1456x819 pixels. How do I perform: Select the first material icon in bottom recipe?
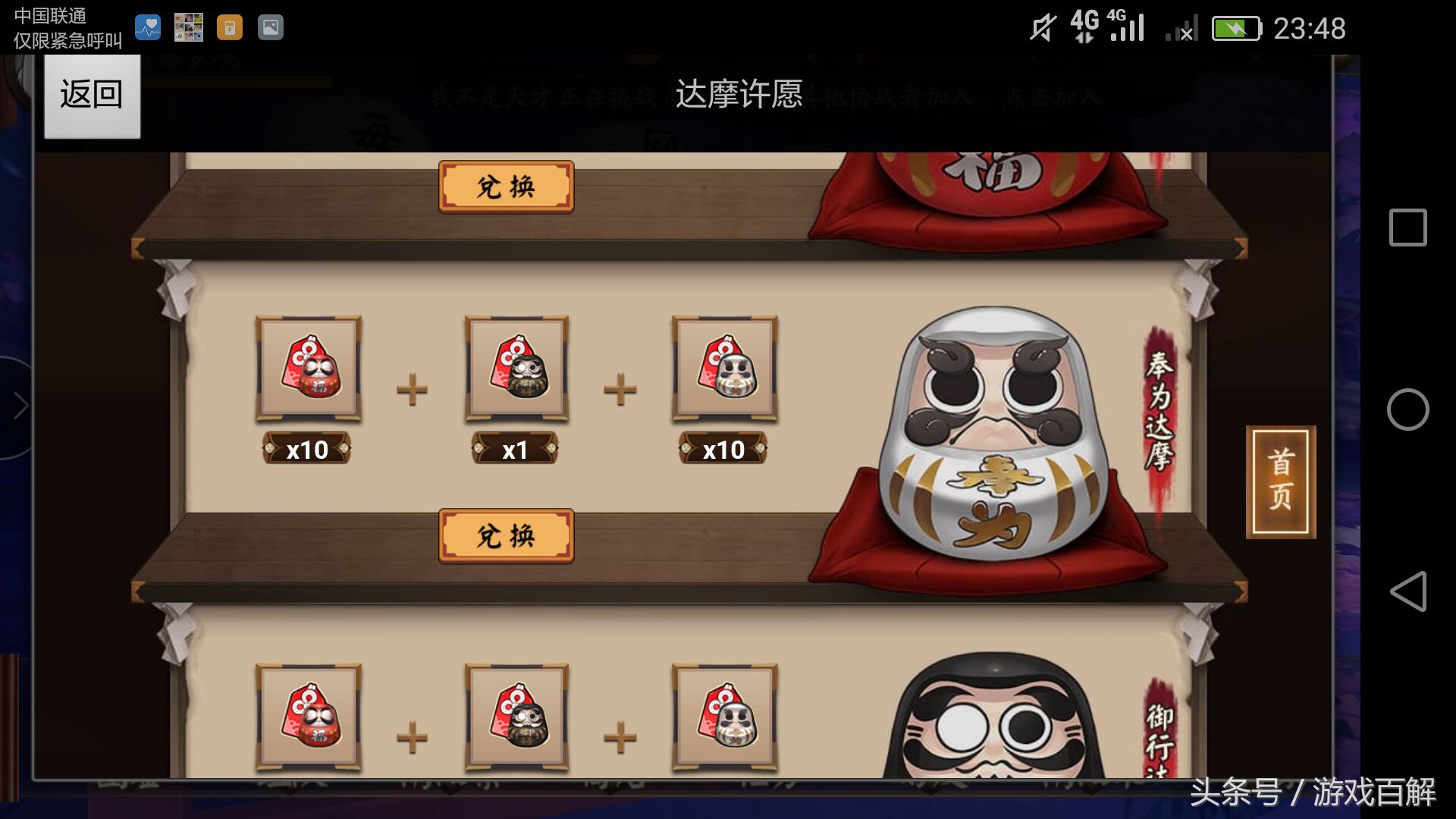click(306, 717)
